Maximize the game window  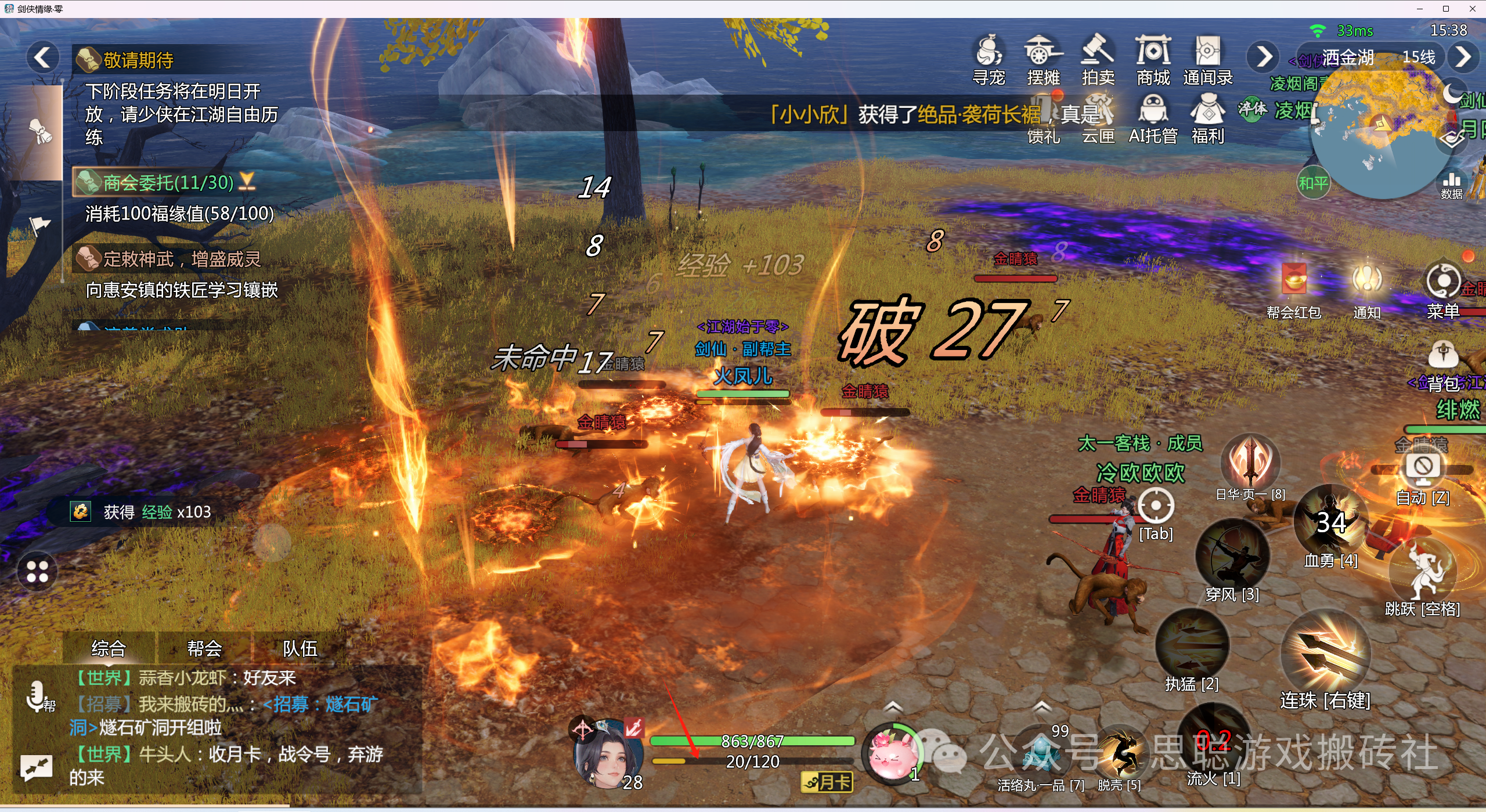click(x=1446, y=9)
